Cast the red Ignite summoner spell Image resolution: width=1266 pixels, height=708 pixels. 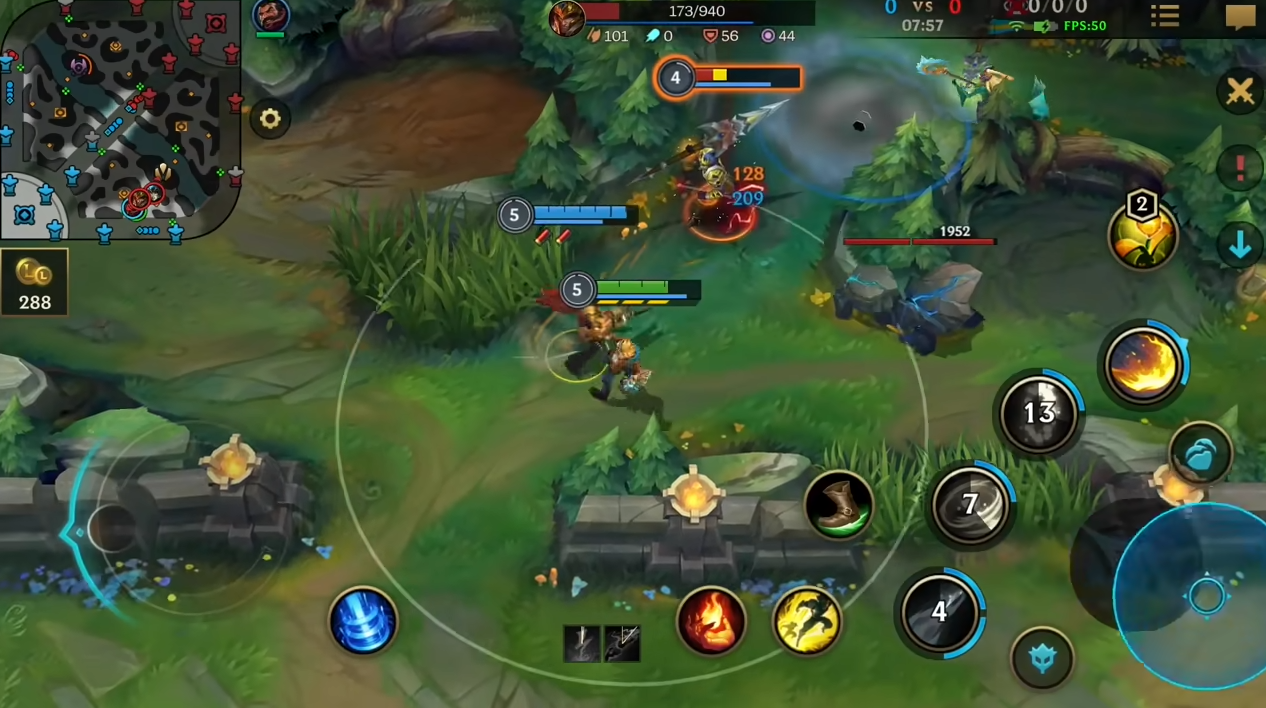point(711,620)
